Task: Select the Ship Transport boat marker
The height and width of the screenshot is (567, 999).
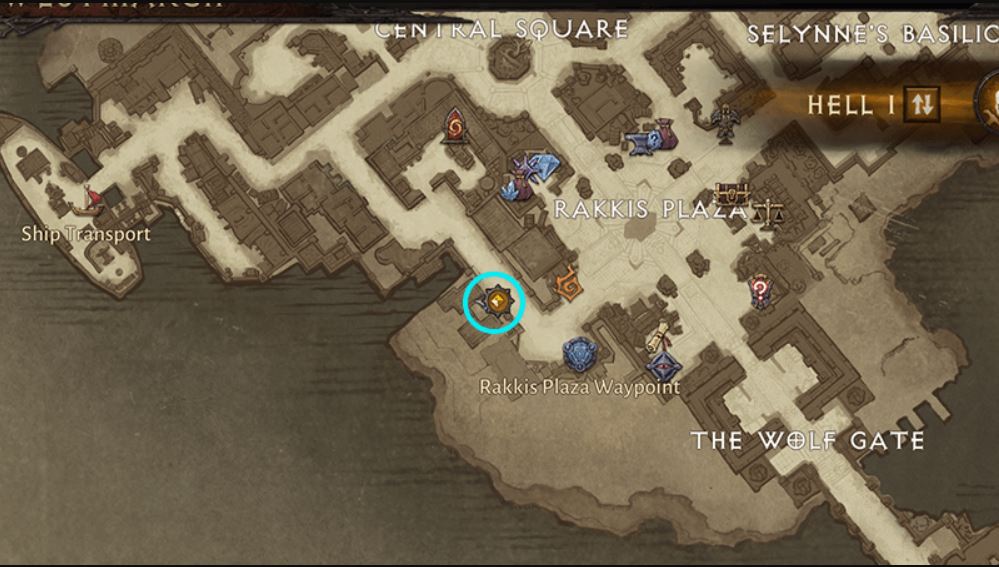Action: pyautogui.click(x=90, y=201)
